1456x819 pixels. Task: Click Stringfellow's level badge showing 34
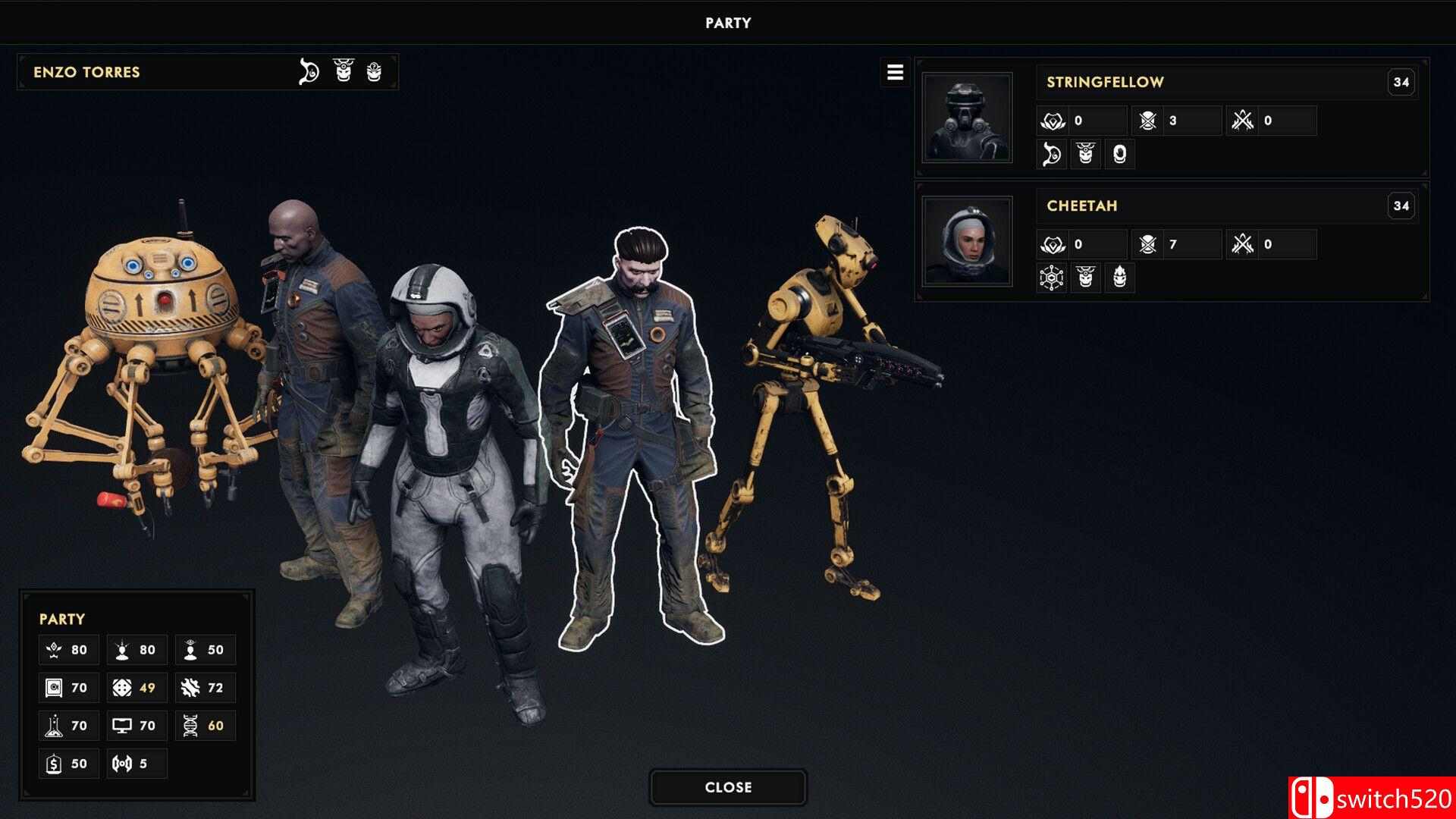(x=1401, y=81)
